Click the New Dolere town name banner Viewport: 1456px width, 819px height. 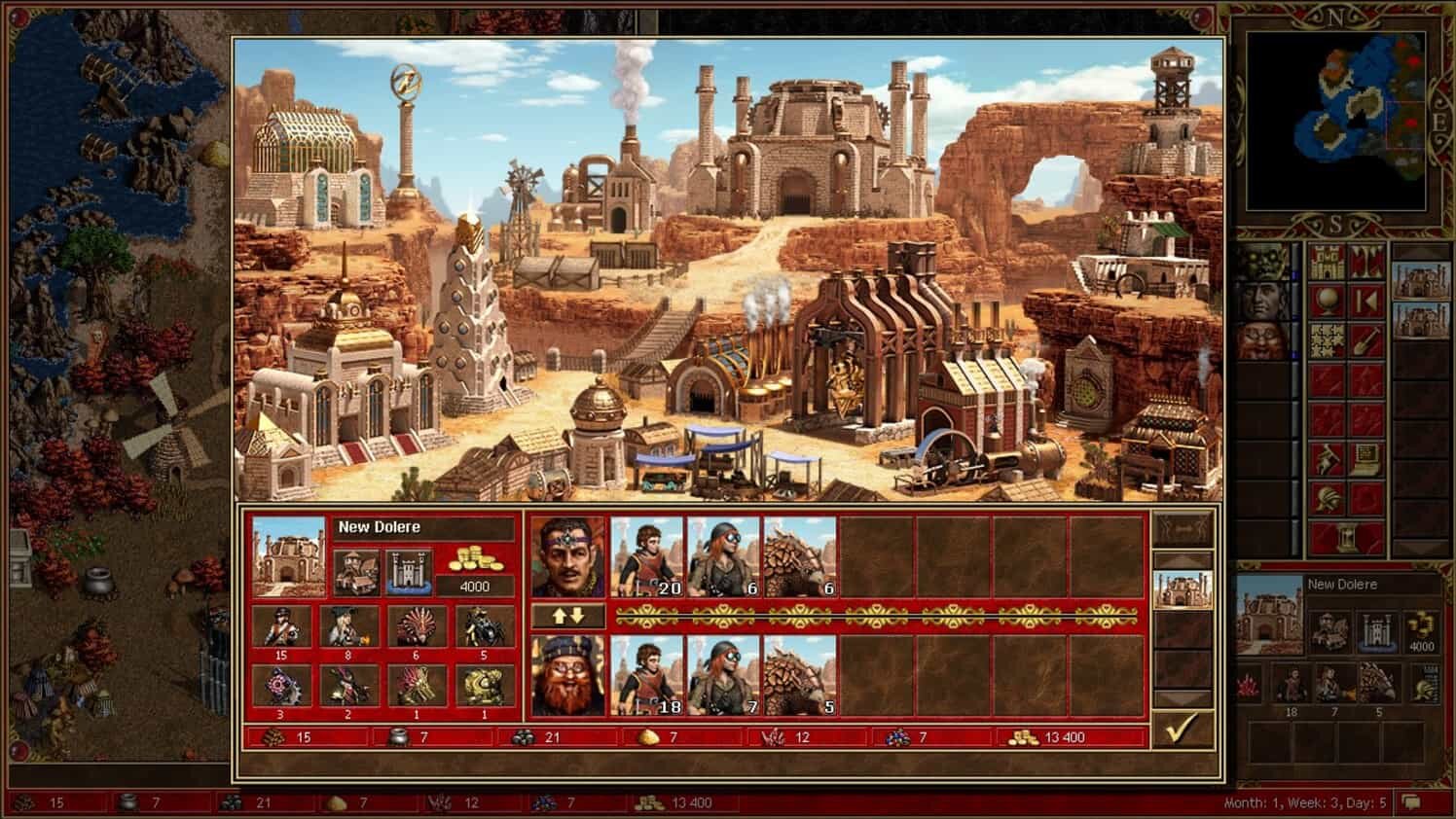click(x=380, y=526)
